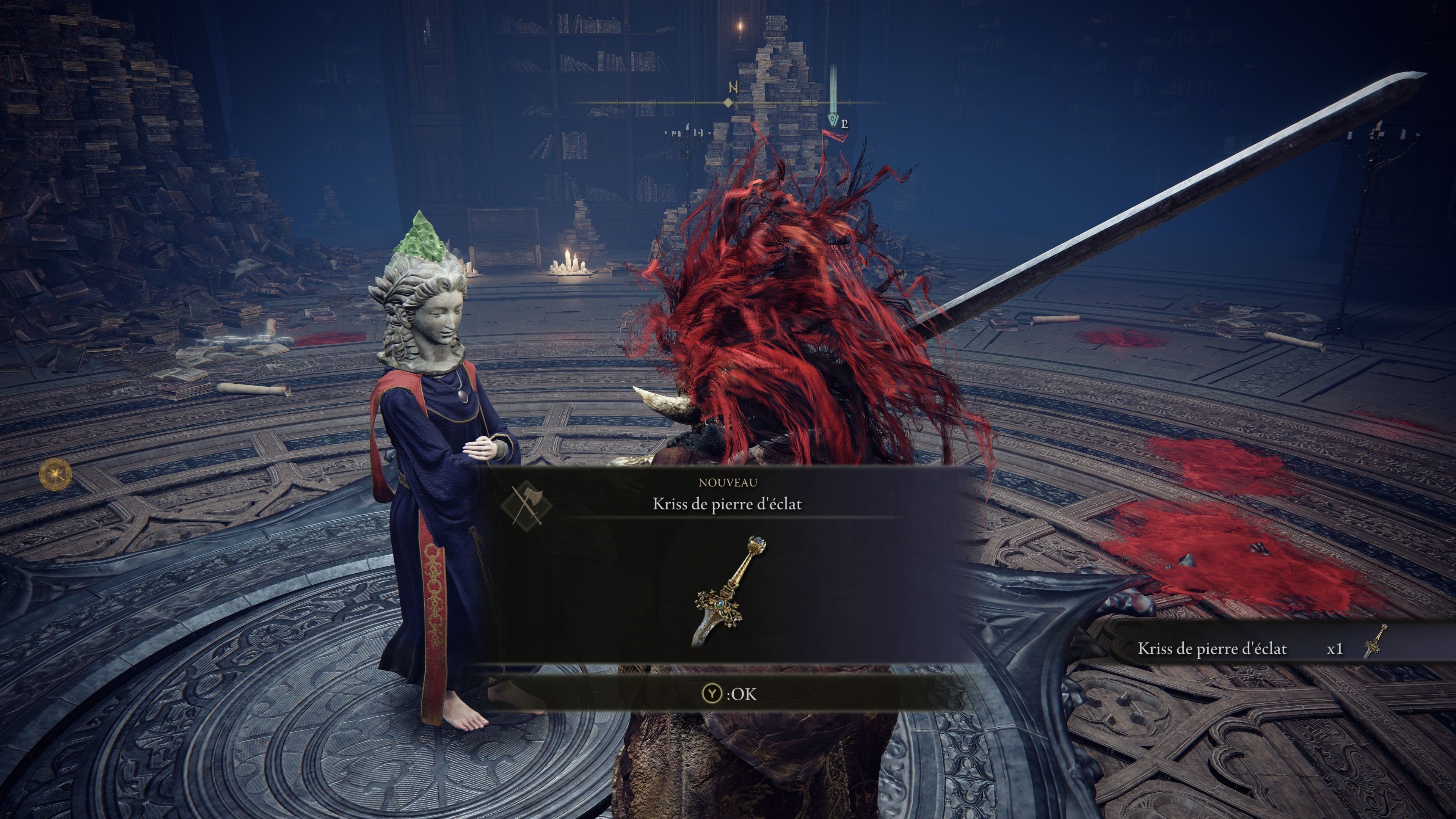
Task: Click the golden round emblem HUD icon
Action: point(56,474)
